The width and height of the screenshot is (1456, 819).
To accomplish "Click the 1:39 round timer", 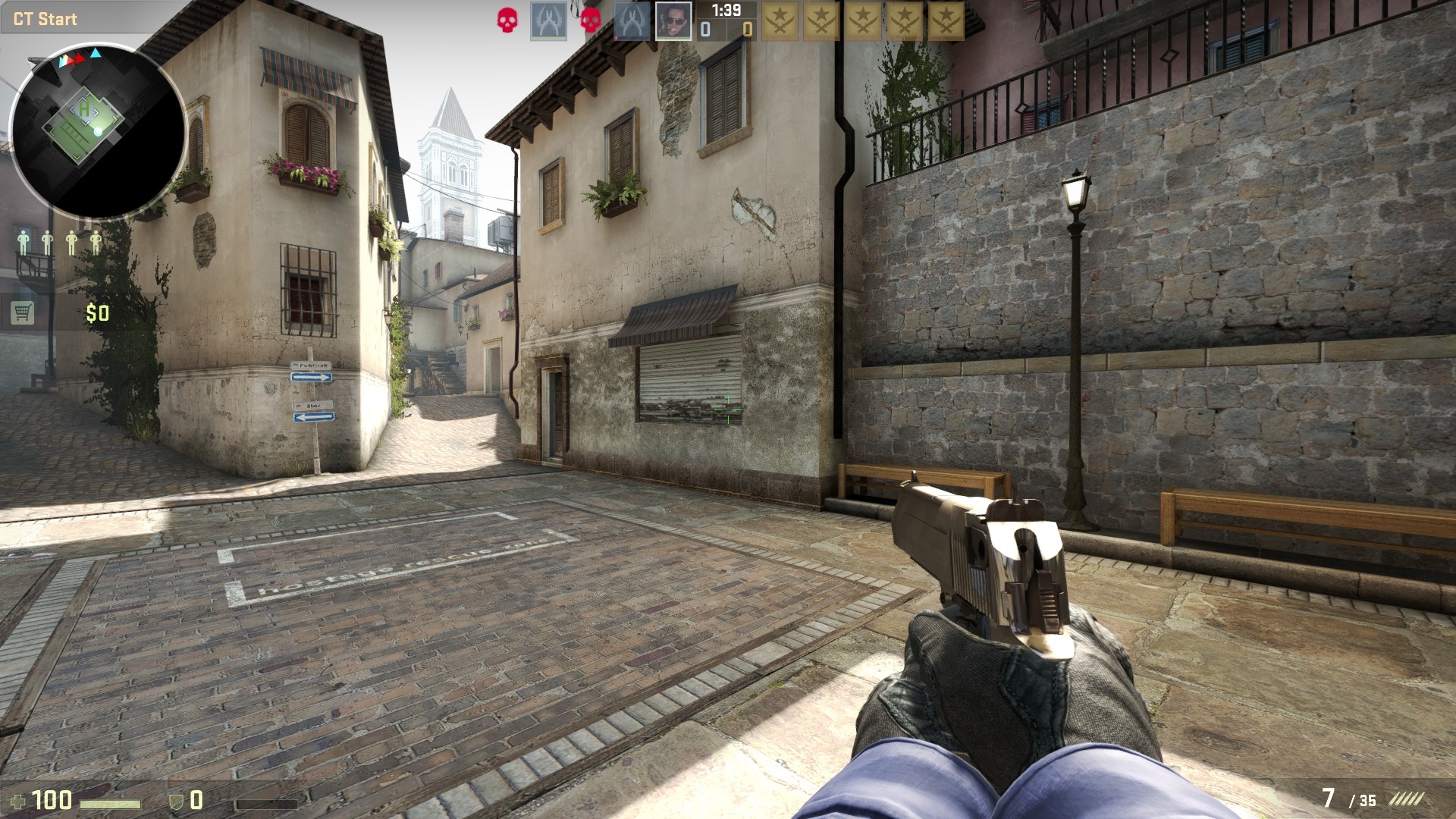I will tap(728, 11).
